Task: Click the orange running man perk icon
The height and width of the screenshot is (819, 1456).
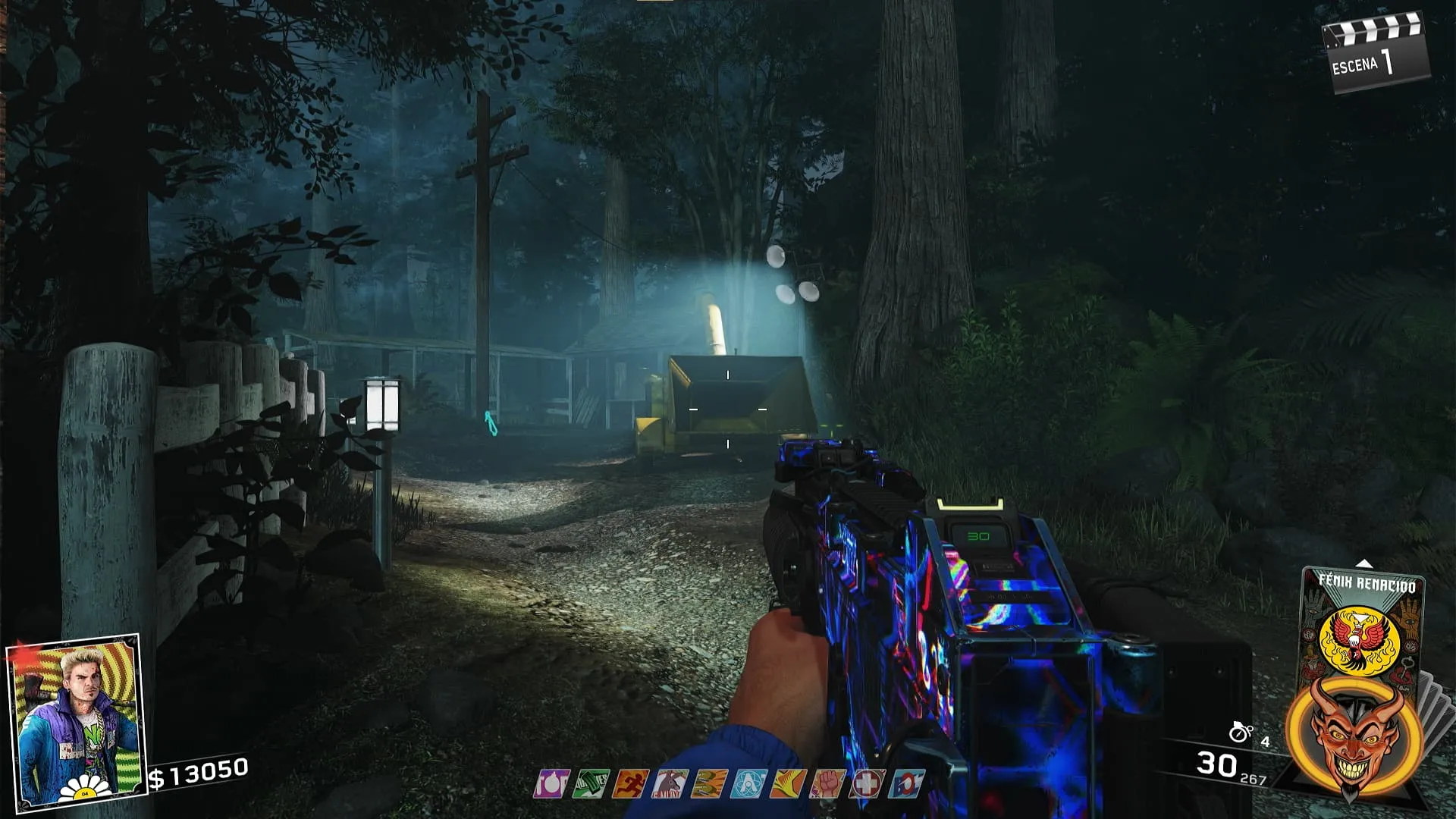Action: point(630,783)
